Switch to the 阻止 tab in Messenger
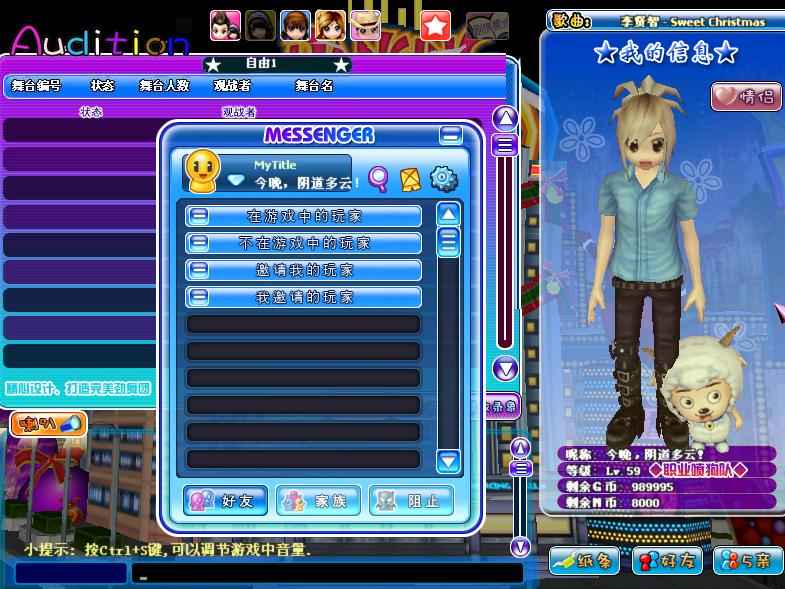This screenshot has height=589, width=785. coord(411,501)
